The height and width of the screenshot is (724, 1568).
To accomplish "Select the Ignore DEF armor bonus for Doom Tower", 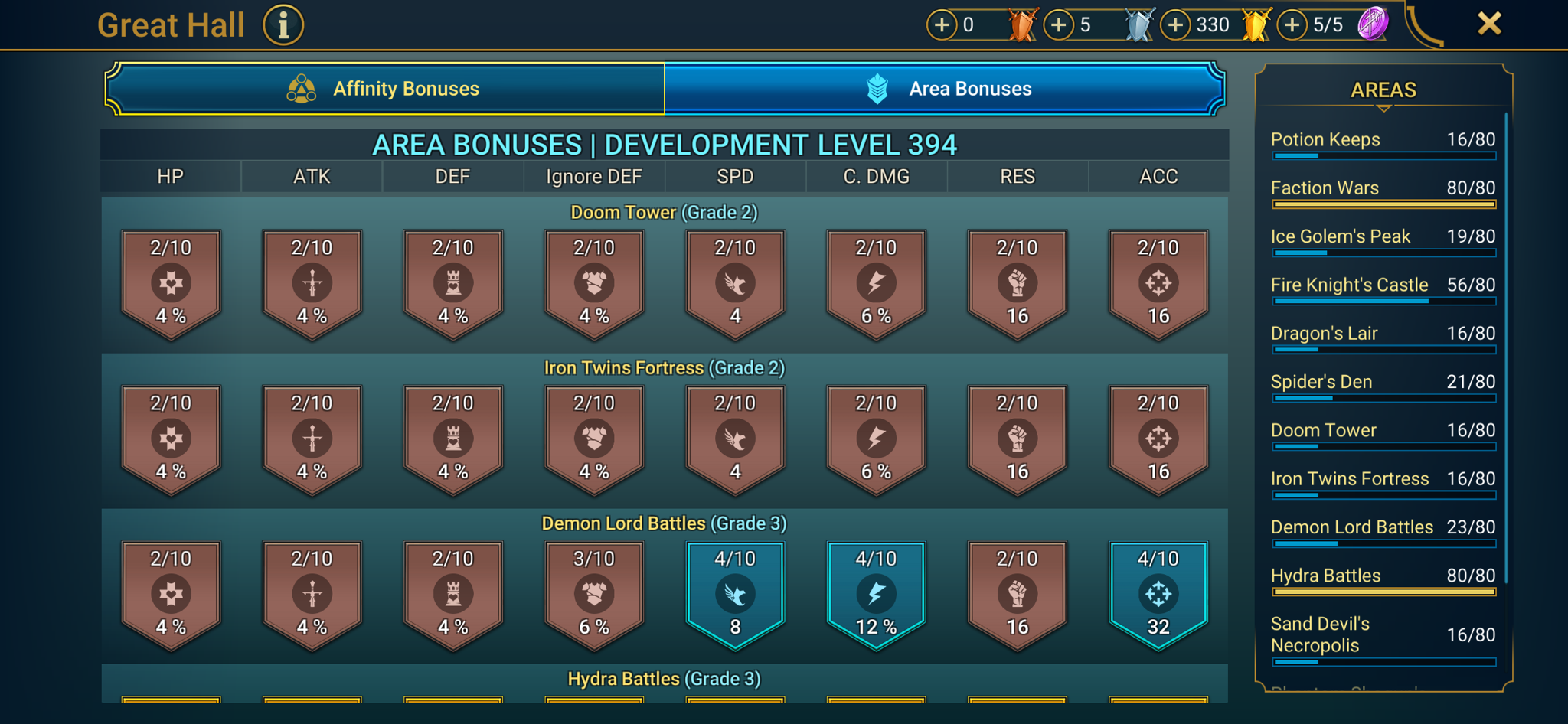I will click(593, 283).
